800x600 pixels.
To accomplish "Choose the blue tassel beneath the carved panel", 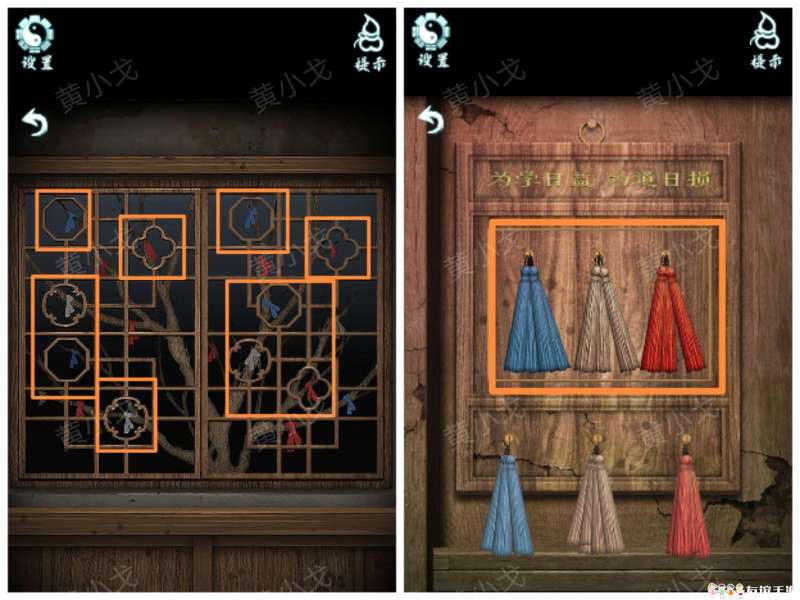I will click(x=506, y=503).
